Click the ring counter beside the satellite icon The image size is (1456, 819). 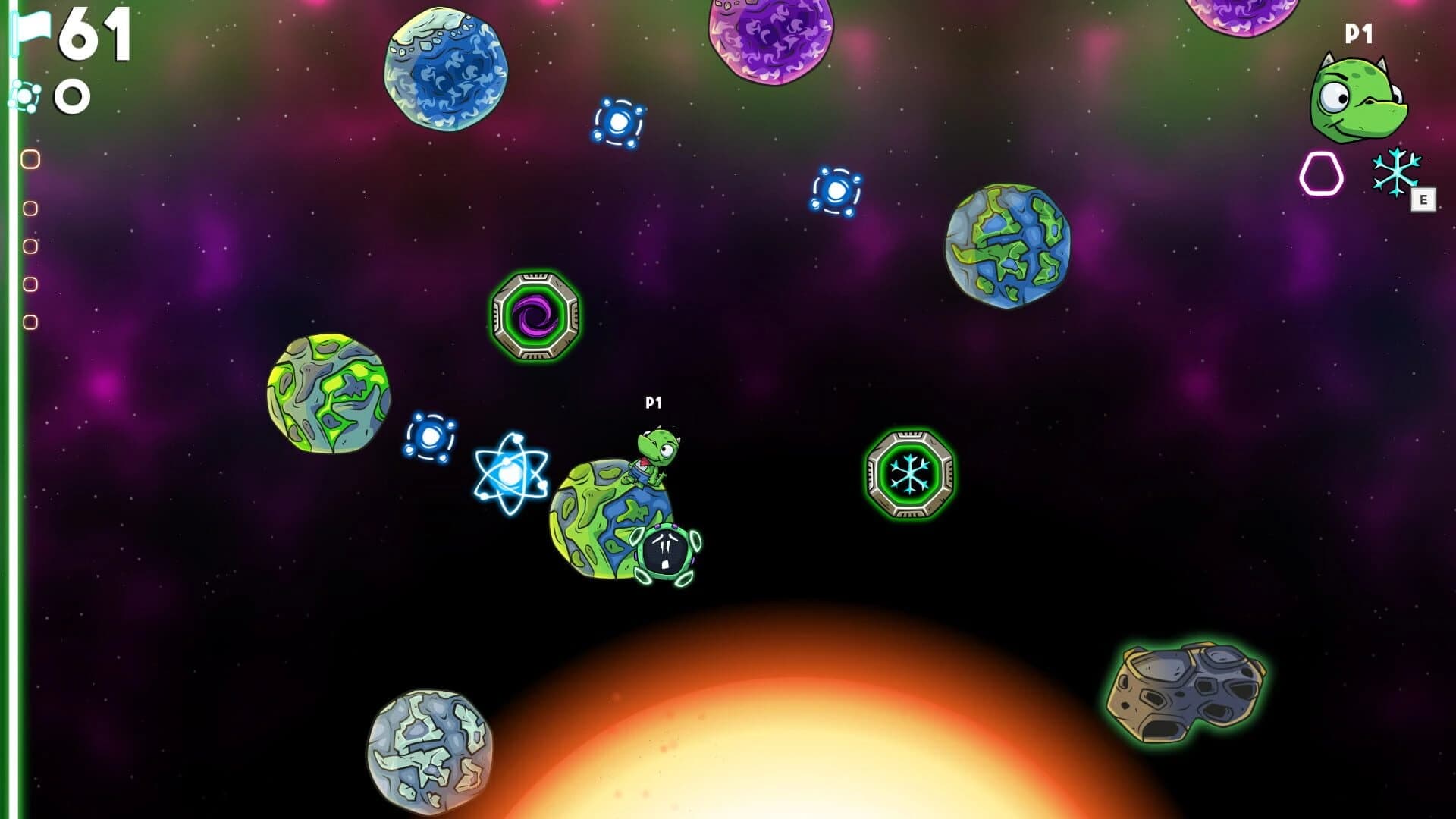pyautogui.click(x=71, y=96)
